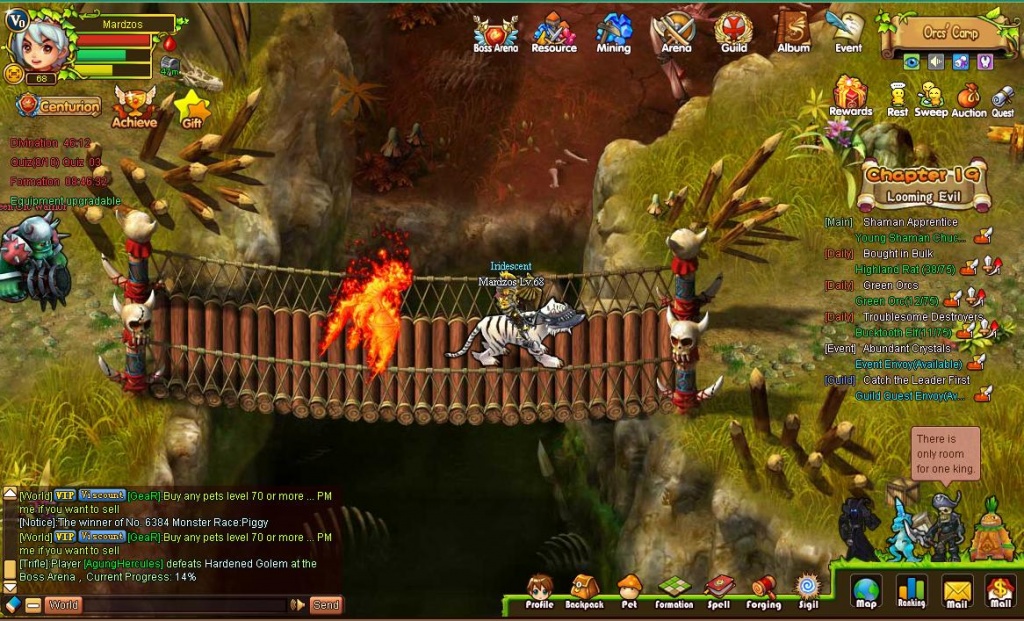Send the chat message
The height and width of the screenshot is (621, 1024).
(x=325, y=605)
